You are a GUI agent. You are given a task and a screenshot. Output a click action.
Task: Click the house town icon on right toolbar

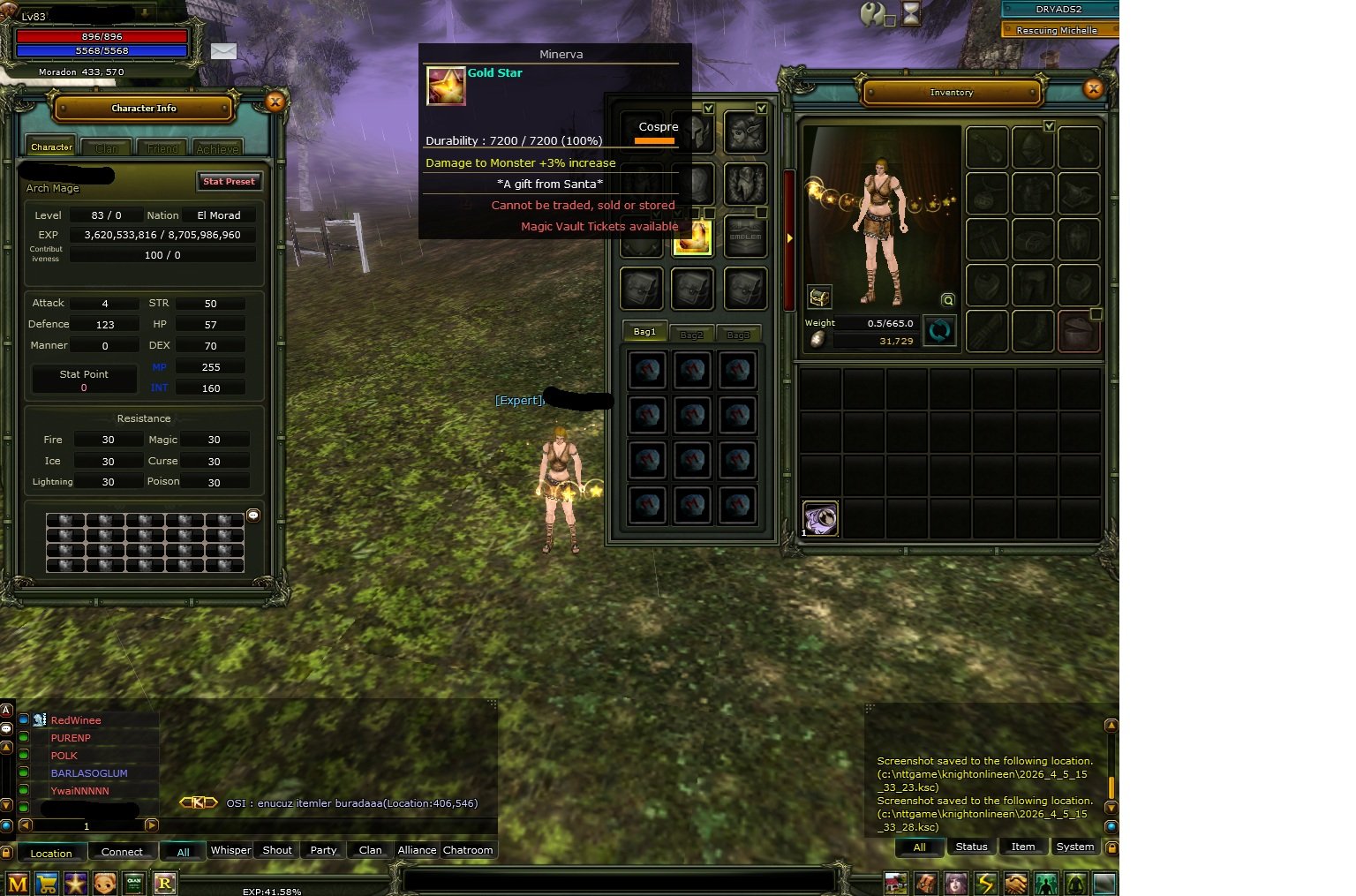896,883
